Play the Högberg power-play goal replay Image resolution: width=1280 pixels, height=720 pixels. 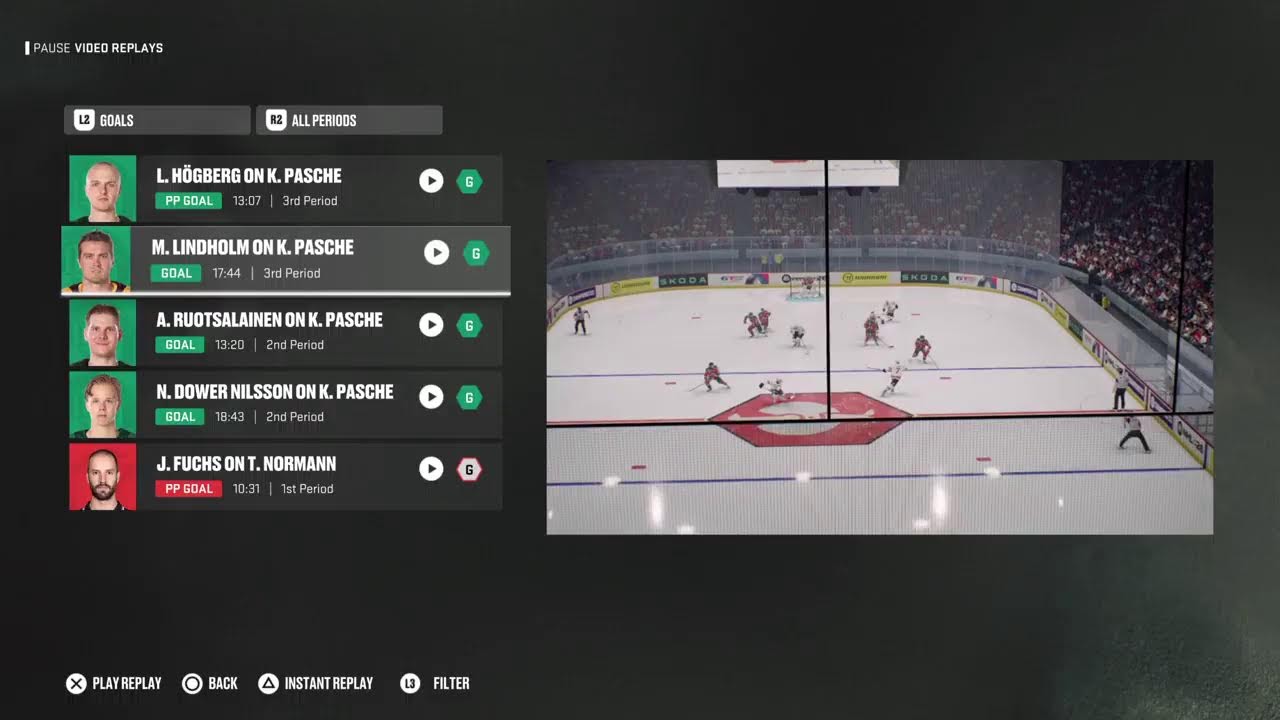(x=431, y=181)
